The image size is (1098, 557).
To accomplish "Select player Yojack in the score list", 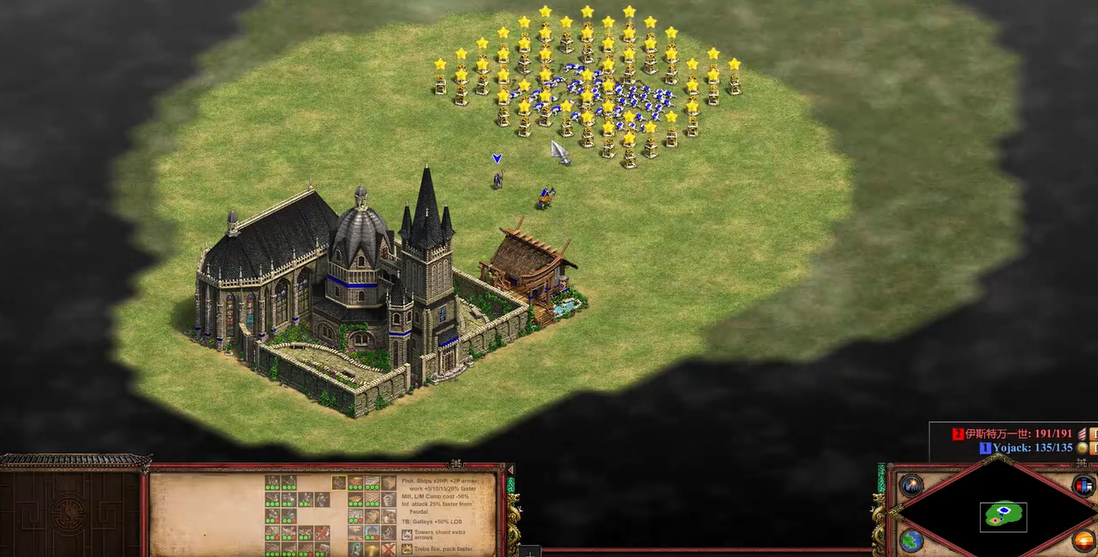I will tap(1030, 448).
